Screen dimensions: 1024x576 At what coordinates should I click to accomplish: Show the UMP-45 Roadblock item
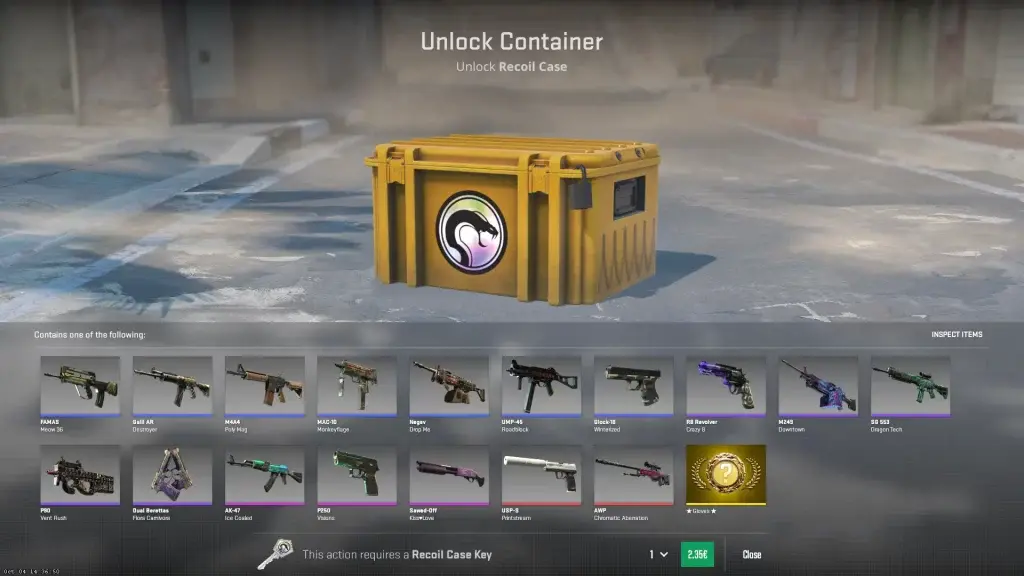541,385
